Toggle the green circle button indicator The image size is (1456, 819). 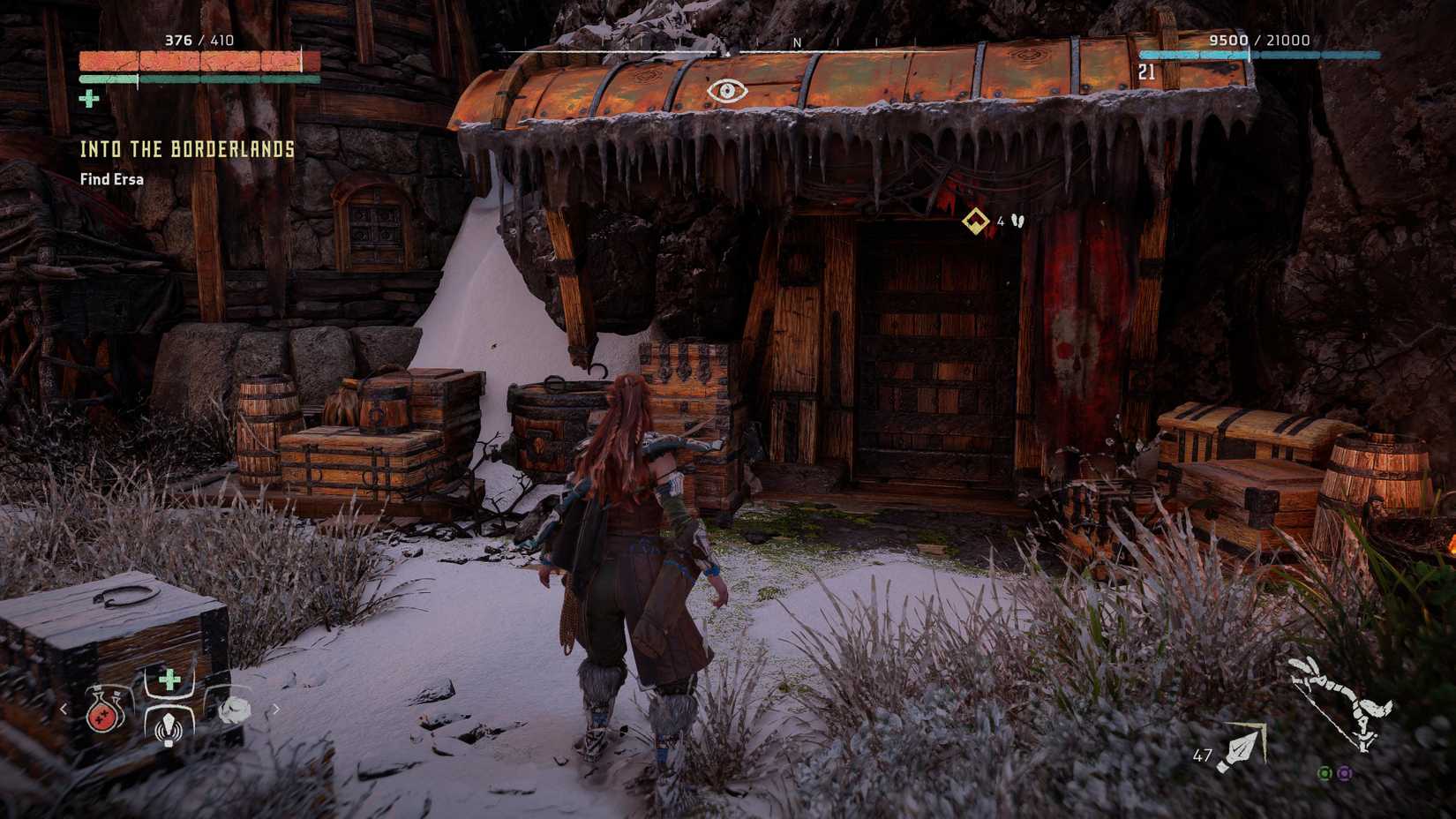1325,773
